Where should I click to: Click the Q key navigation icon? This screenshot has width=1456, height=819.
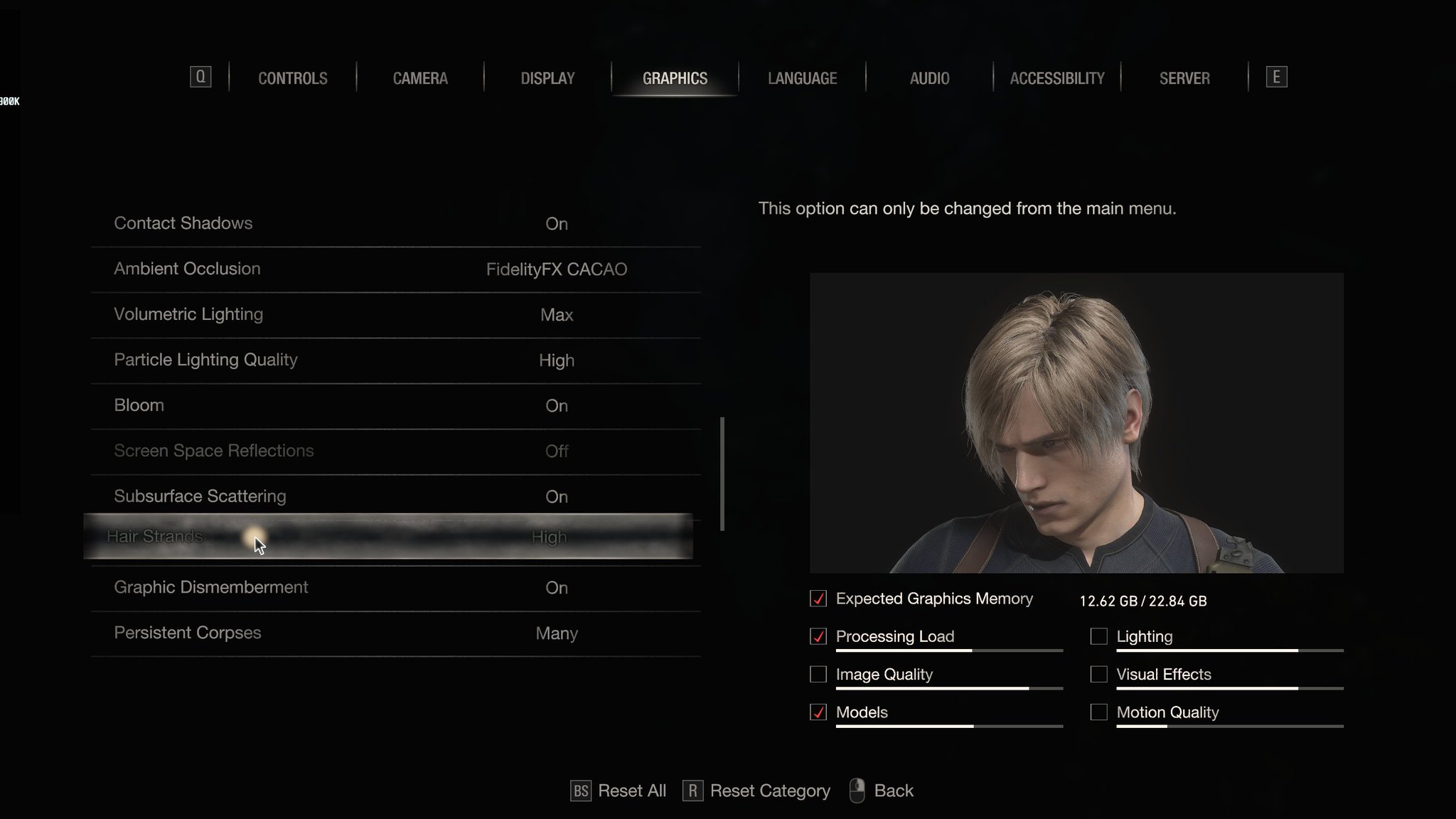coord(201,77)
